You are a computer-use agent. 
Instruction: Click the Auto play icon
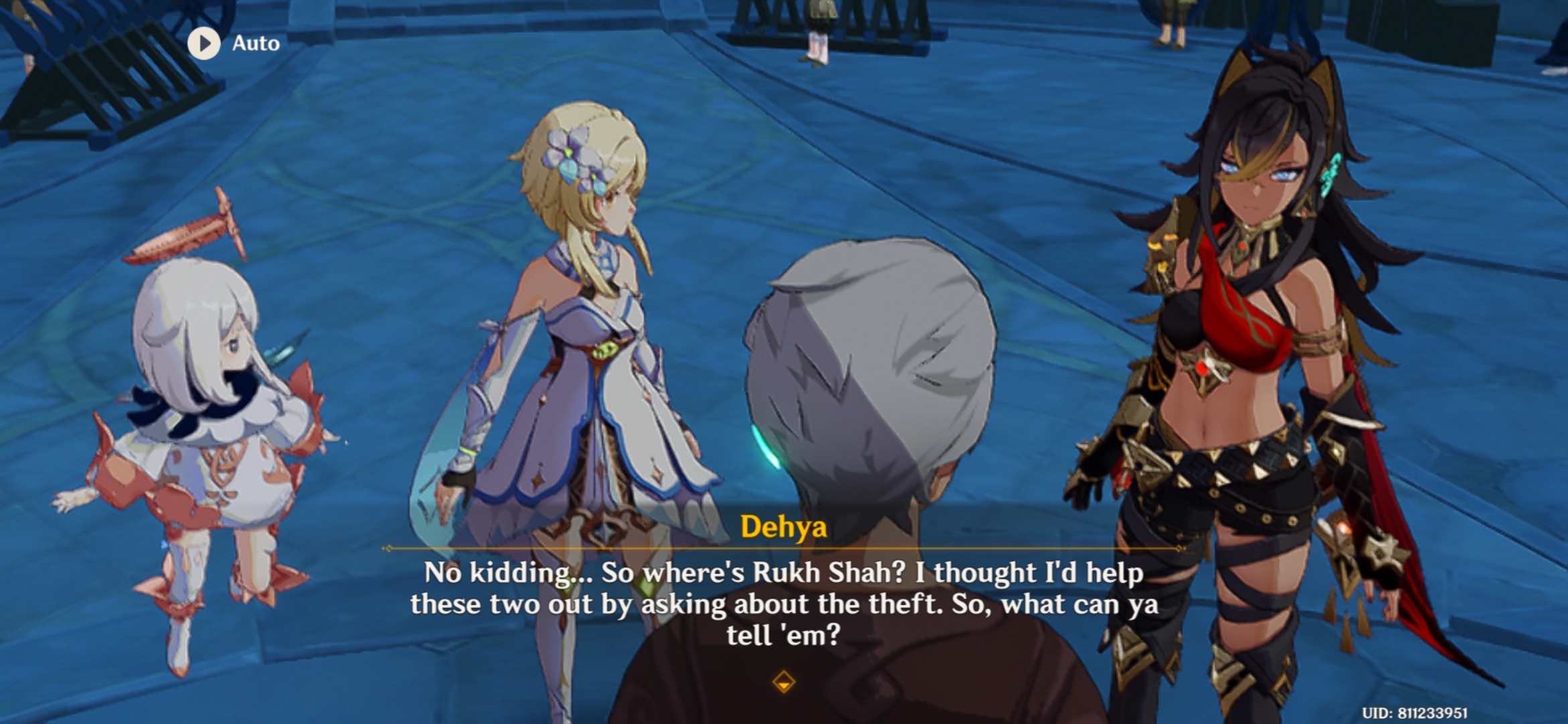point(205,44)
